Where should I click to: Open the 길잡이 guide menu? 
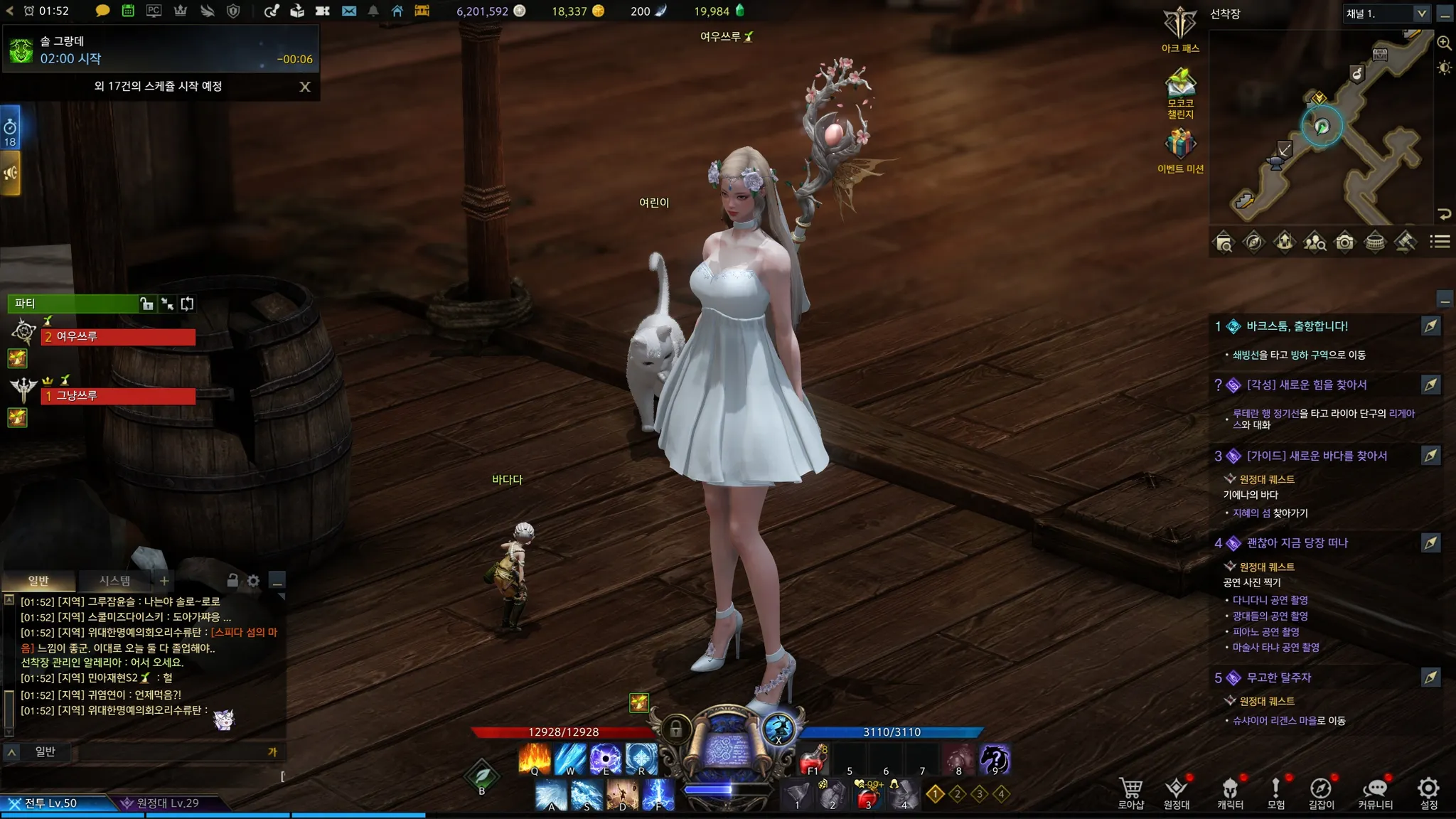point(1321,792)
